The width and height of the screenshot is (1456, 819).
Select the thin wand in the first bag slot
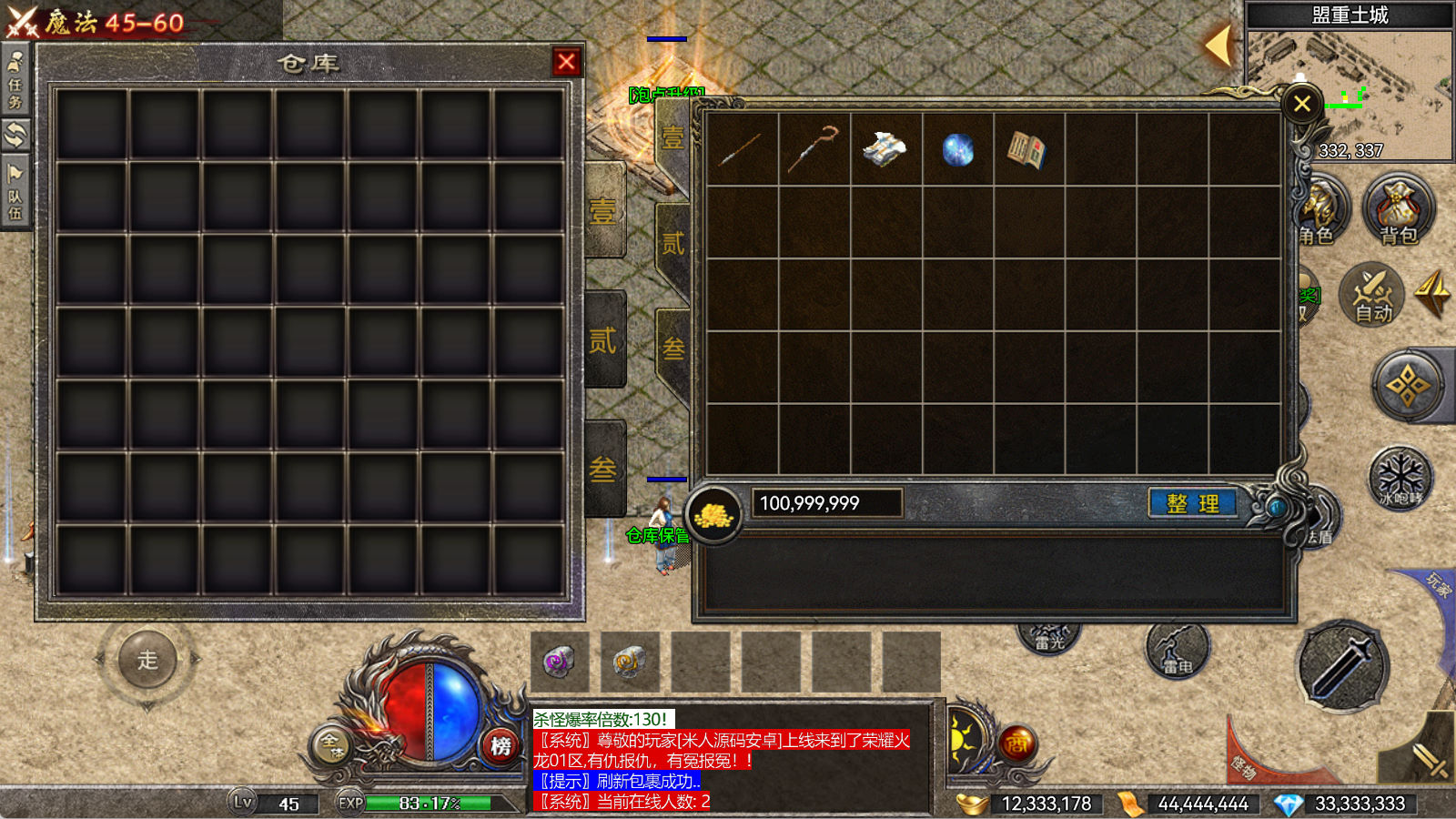pos(742,149)
